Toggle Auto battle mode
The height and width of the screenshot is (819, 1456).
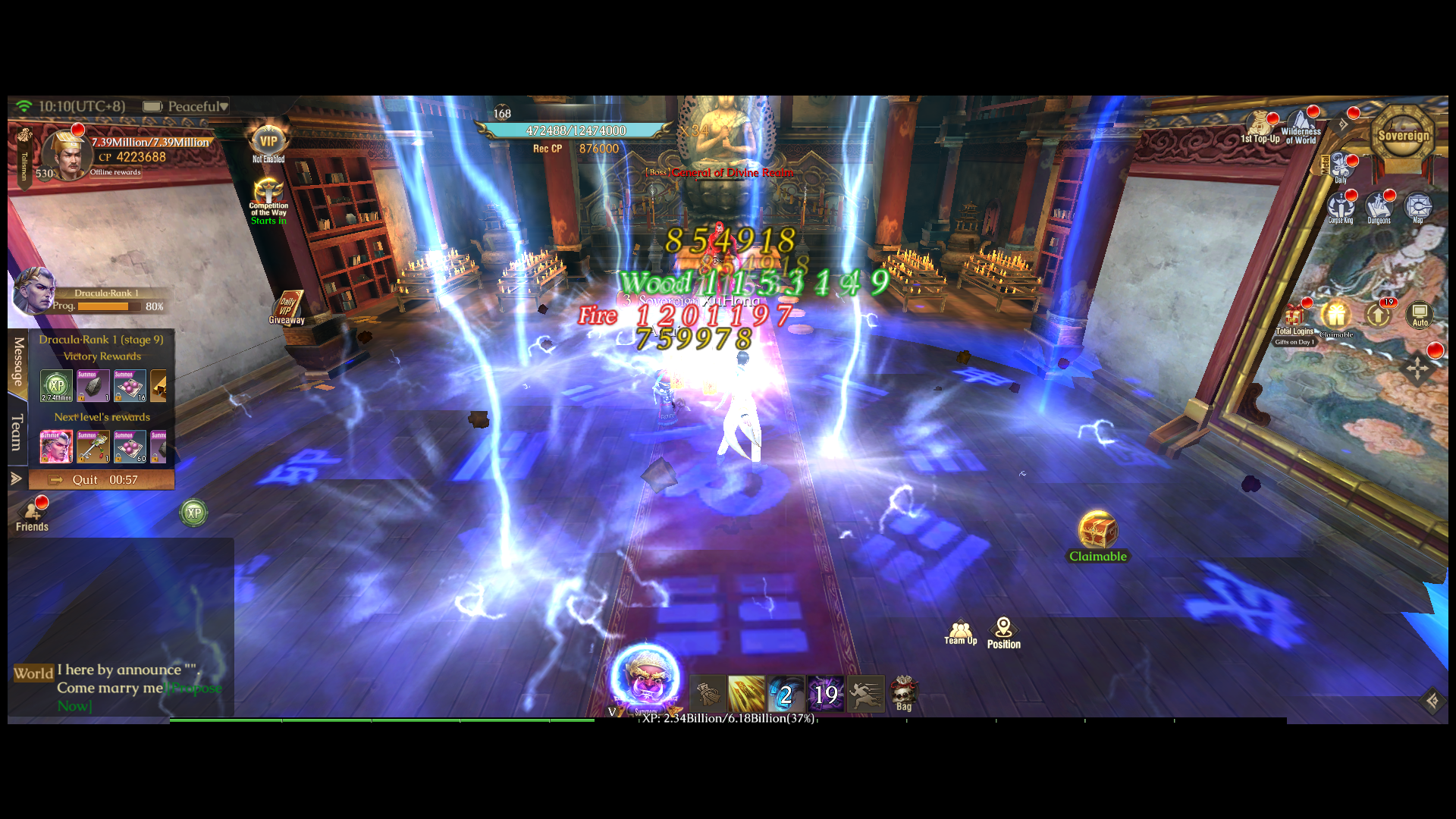click(x=1420, y=315)
